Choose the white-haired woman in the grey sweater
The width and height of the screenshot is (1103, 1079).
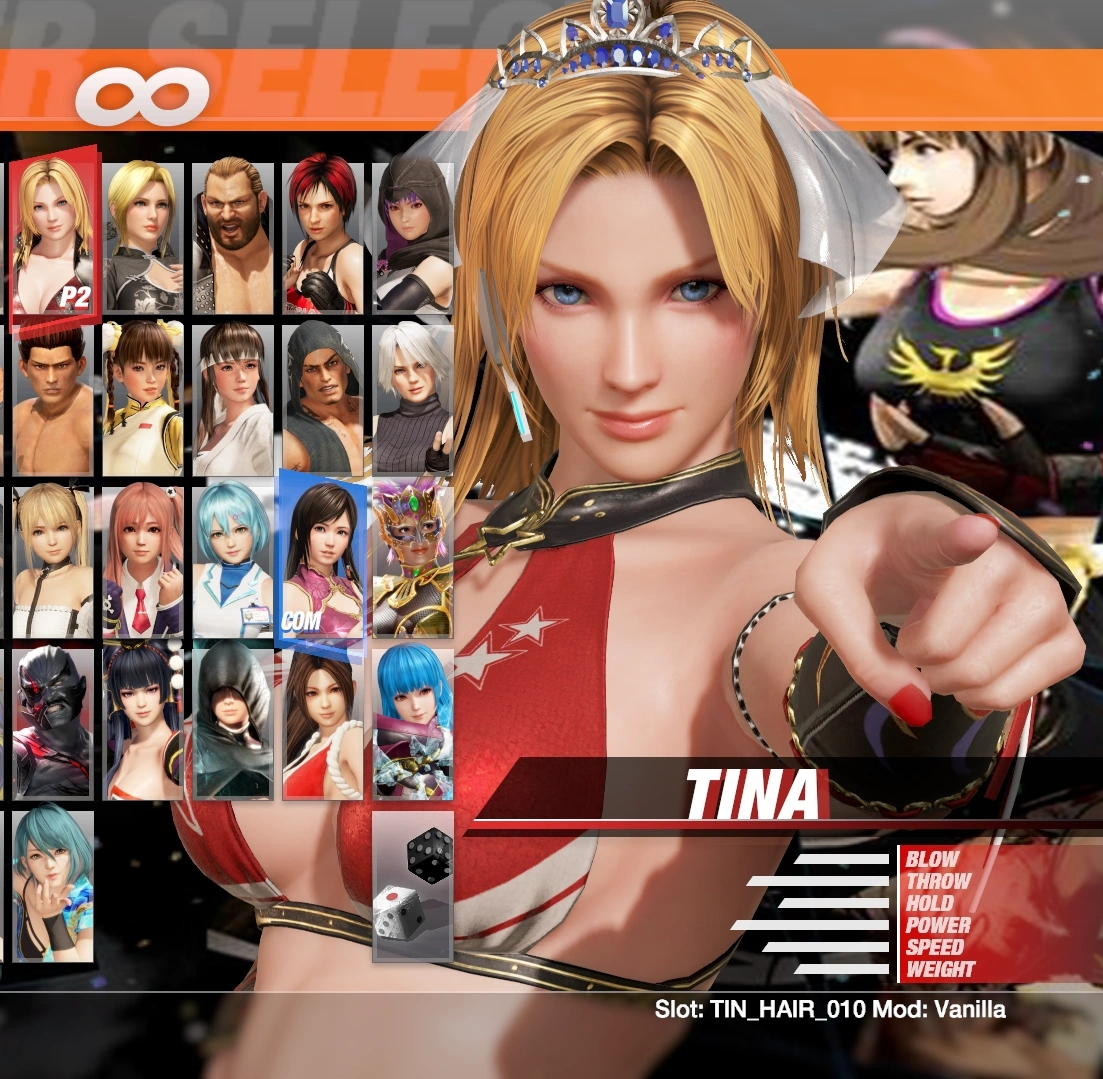tap(412, 398)
